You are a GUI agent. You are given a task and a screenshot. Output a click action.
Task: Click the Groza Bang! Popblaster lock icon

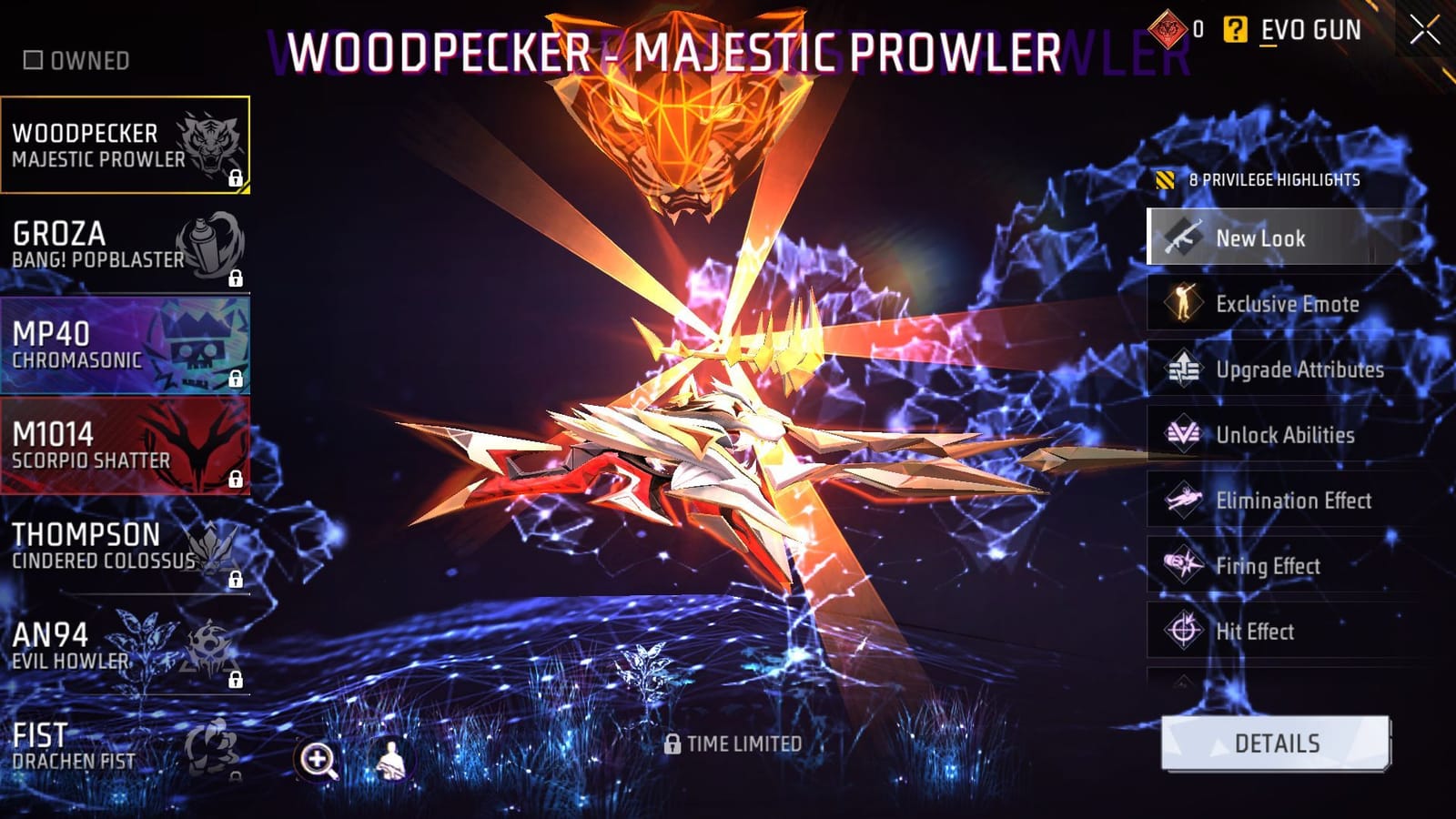[237, 279]
